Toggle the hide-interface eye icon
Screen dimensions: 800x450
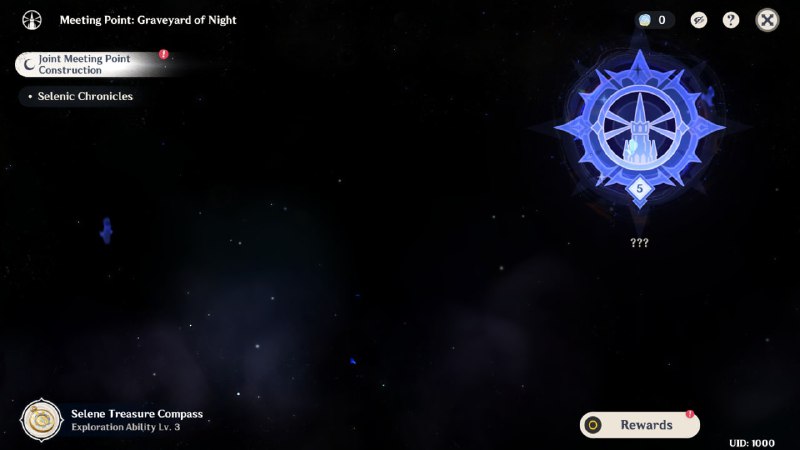click(699, 20)
